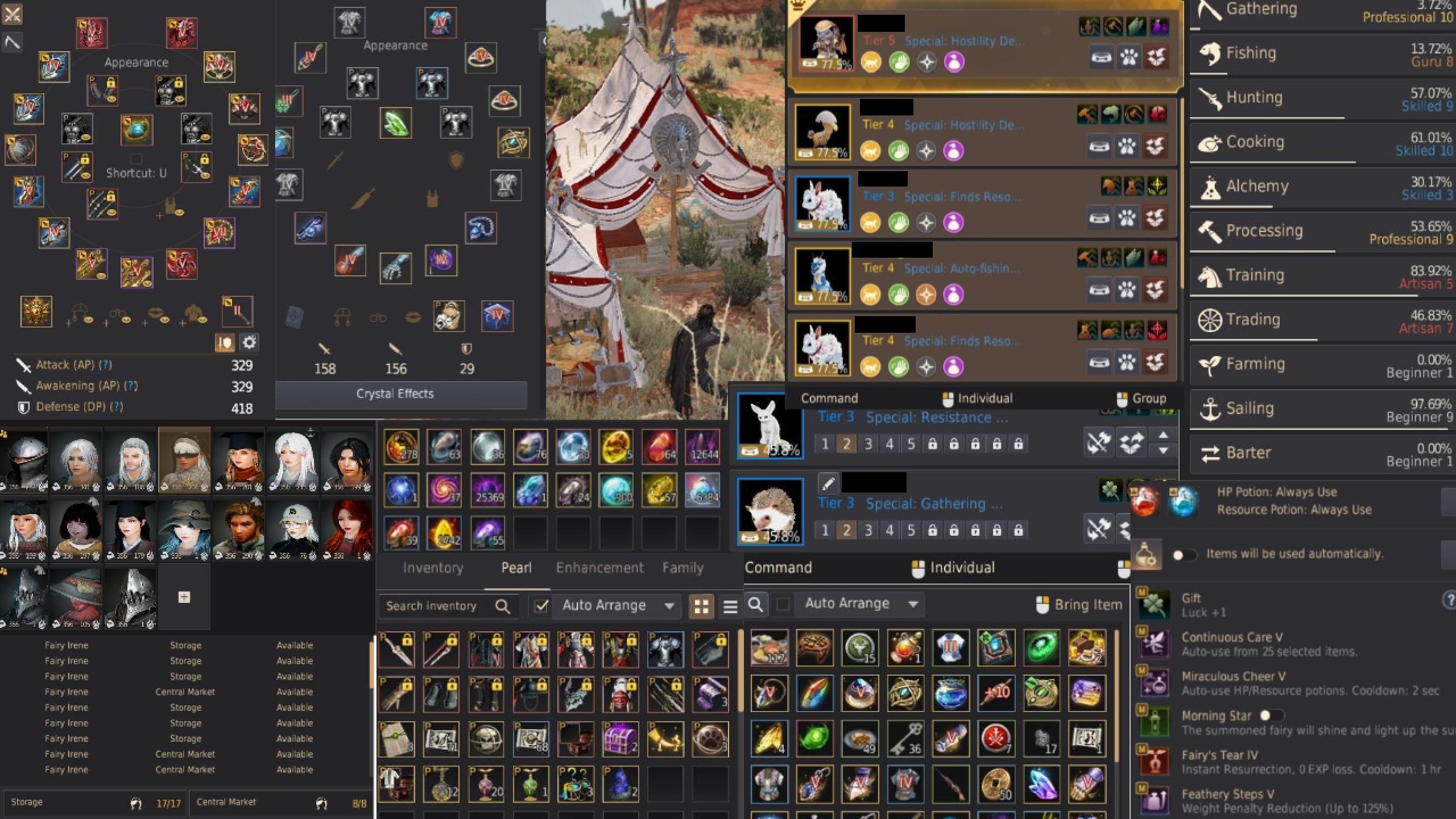Open the Auto Arrange dropdown in pet inventory
The width and height of the screenshot is (1456, 819).
pyautogui.click(x=913, y=603)
